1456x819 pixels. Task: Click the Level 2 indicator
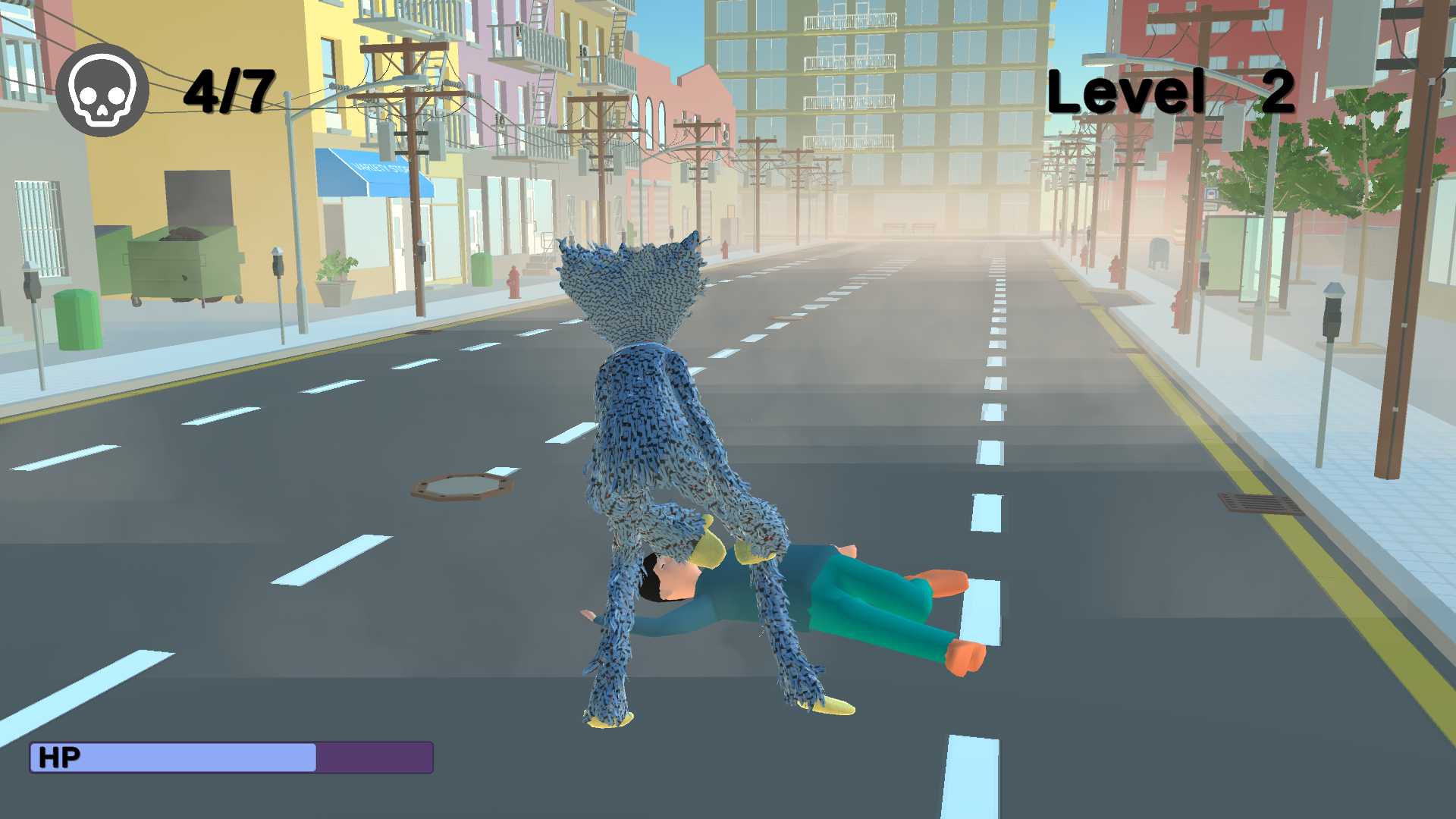tap(1172, 91)
